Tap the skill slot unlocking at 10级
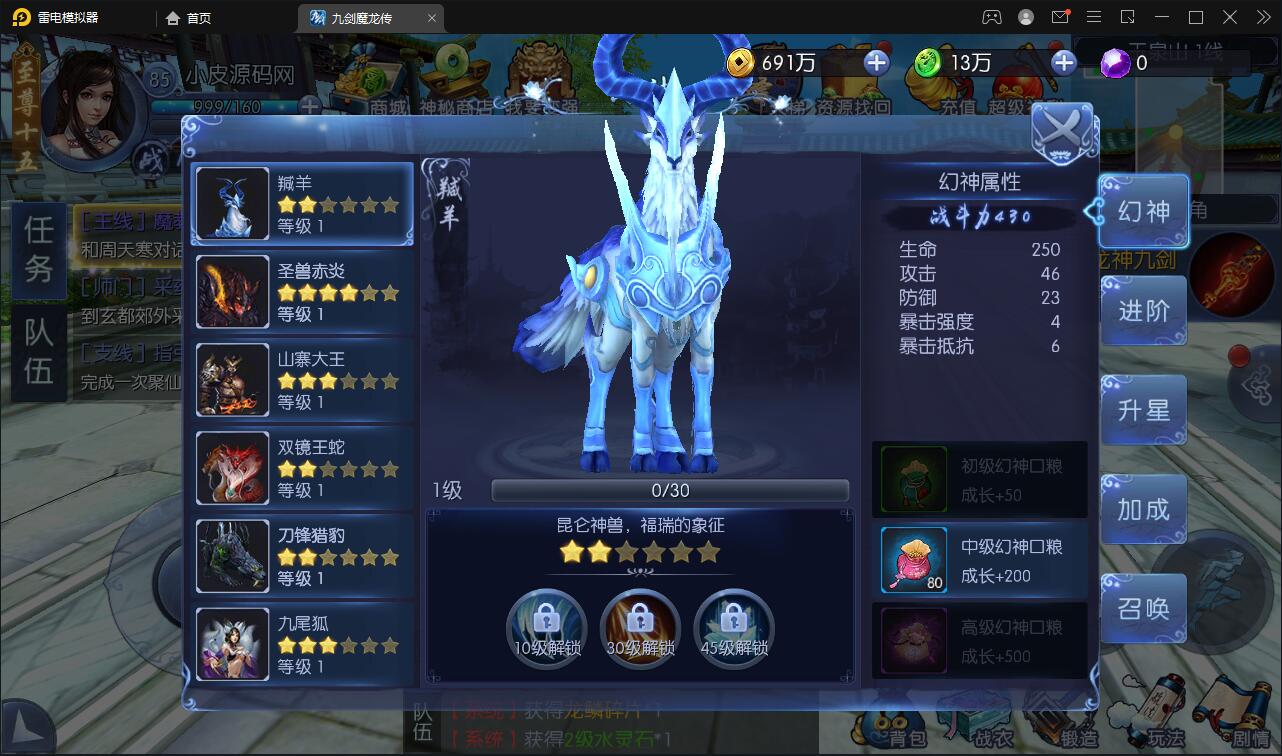Image resolution: width=1282 pixels, height=756 pixels. point(546,627)
